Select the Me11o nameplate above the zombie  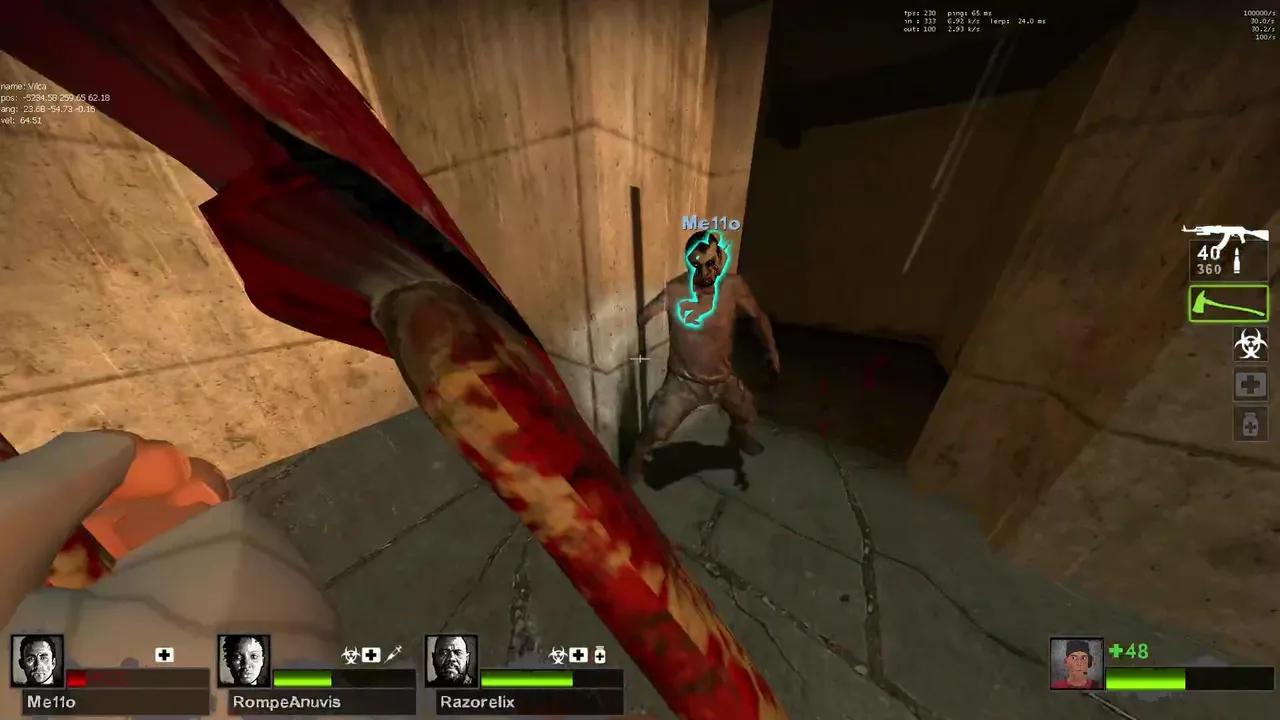[x=710, y=223]
